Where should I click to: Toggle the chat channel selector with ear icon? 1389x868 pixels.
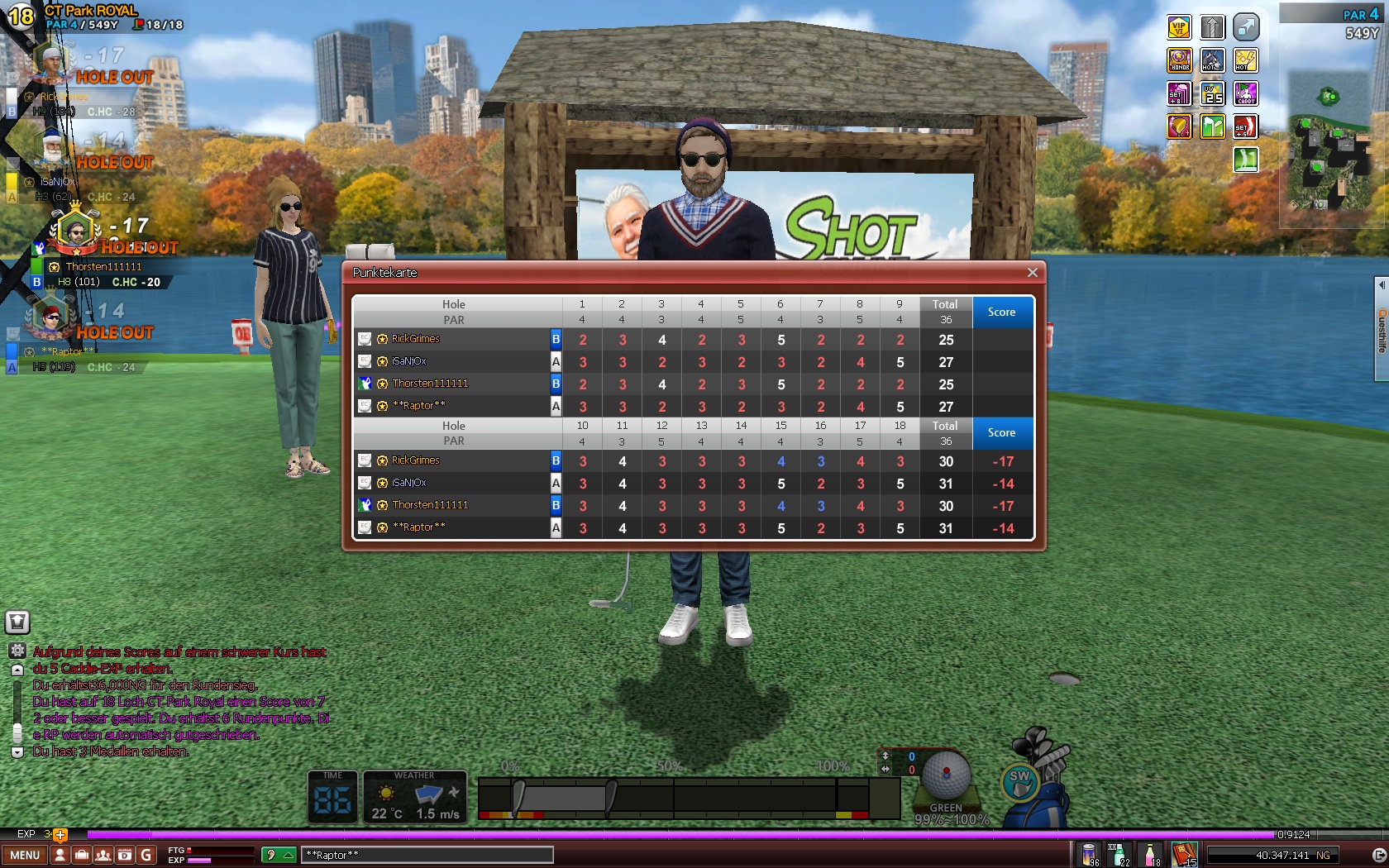[x=278, y=855]
